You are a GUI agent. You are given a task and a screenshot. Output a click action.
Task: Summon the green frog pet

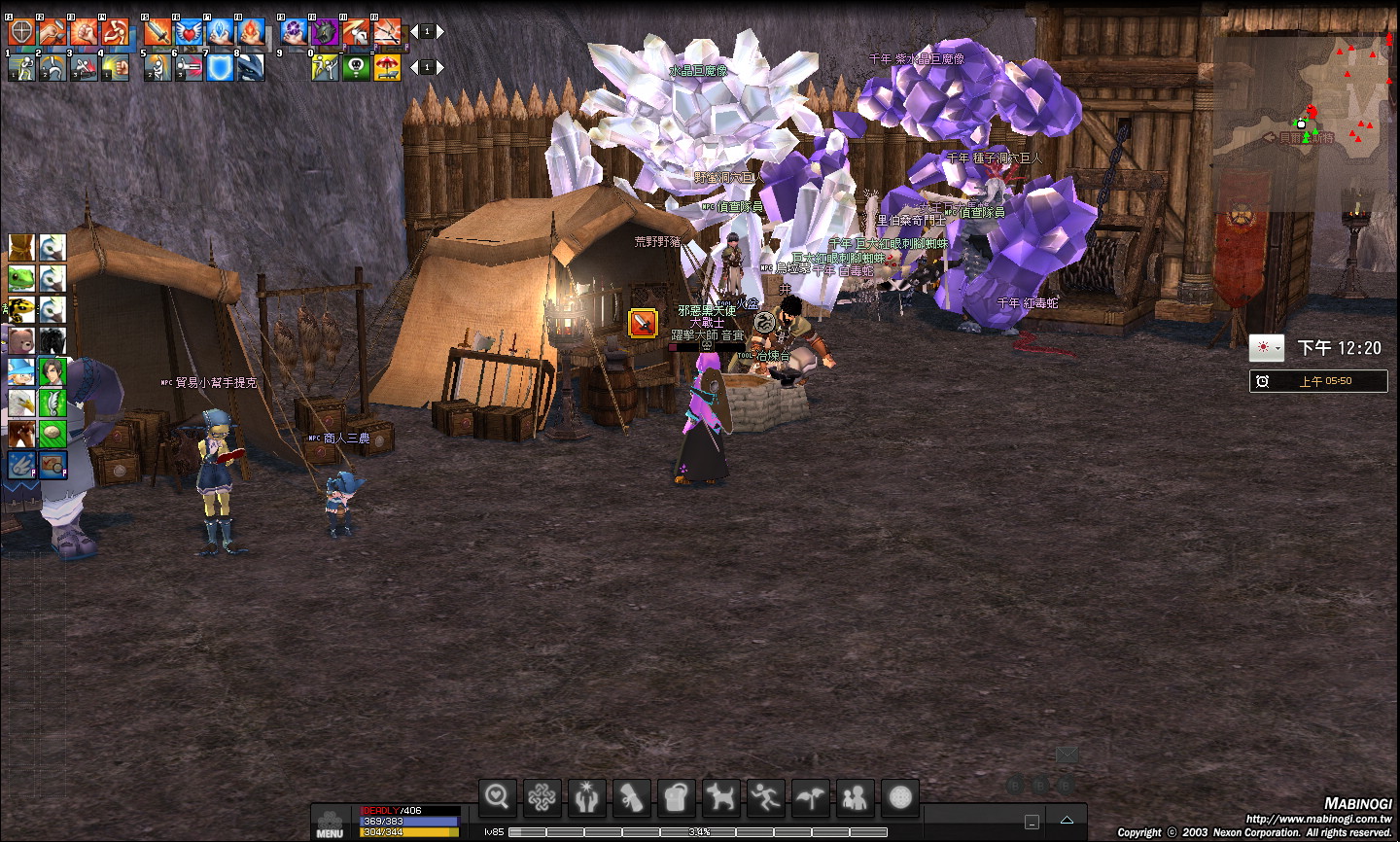pos(21,279)
